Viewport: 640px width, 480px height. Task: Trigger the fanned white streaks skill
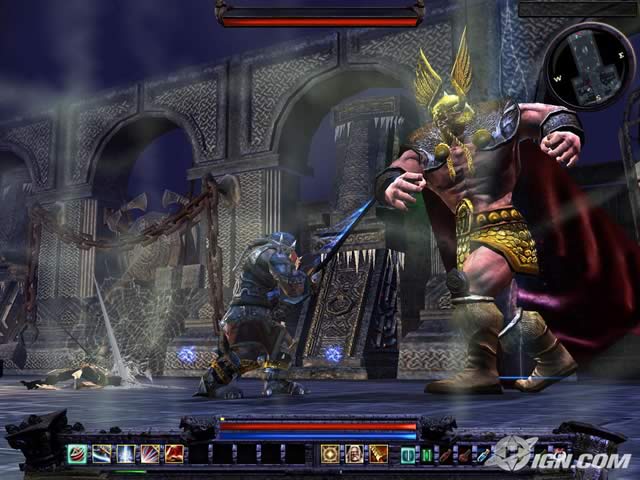tap(150, 453)
